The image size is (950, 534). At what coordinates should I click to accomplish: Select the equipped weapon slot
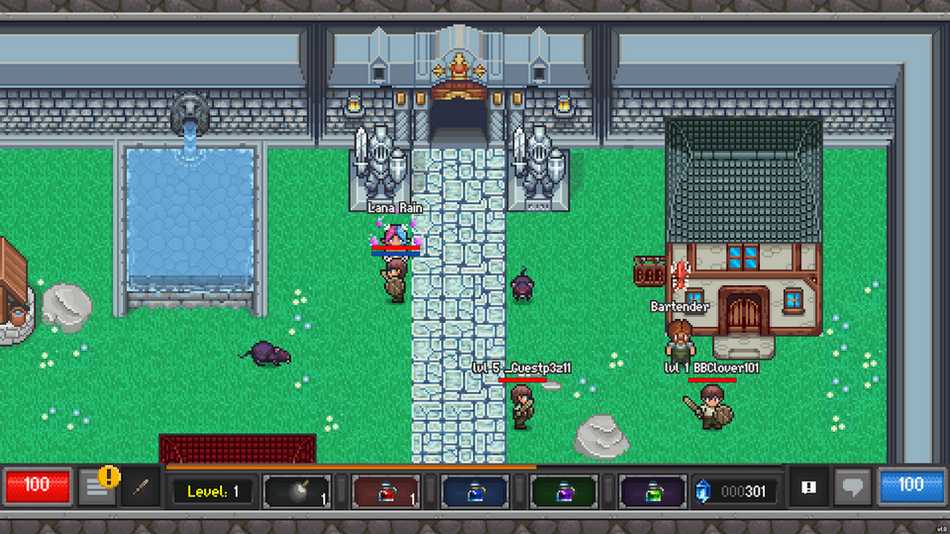click(x=141, y=488)
